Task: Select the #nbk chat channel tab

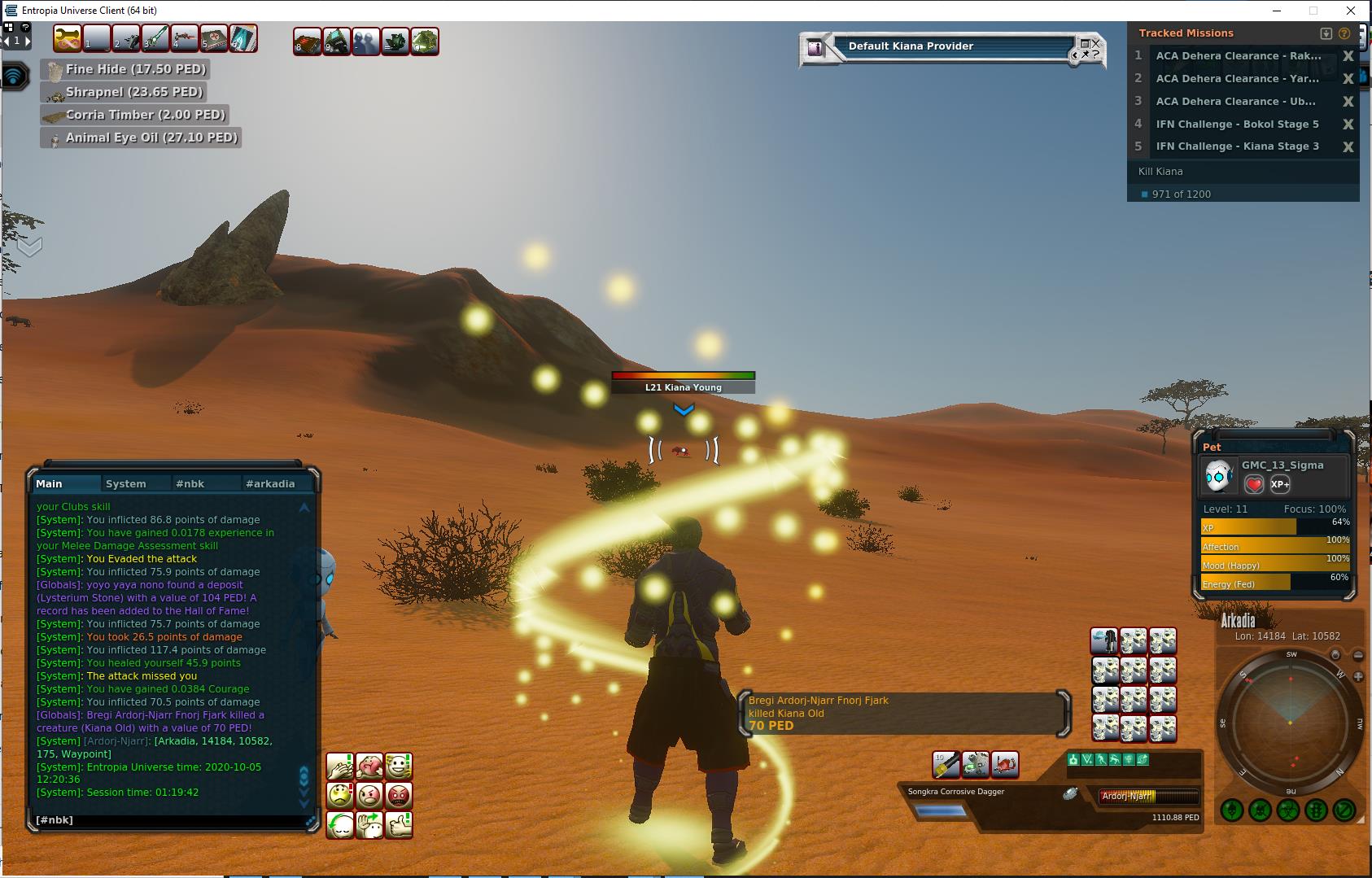Action: click(190, 483)
